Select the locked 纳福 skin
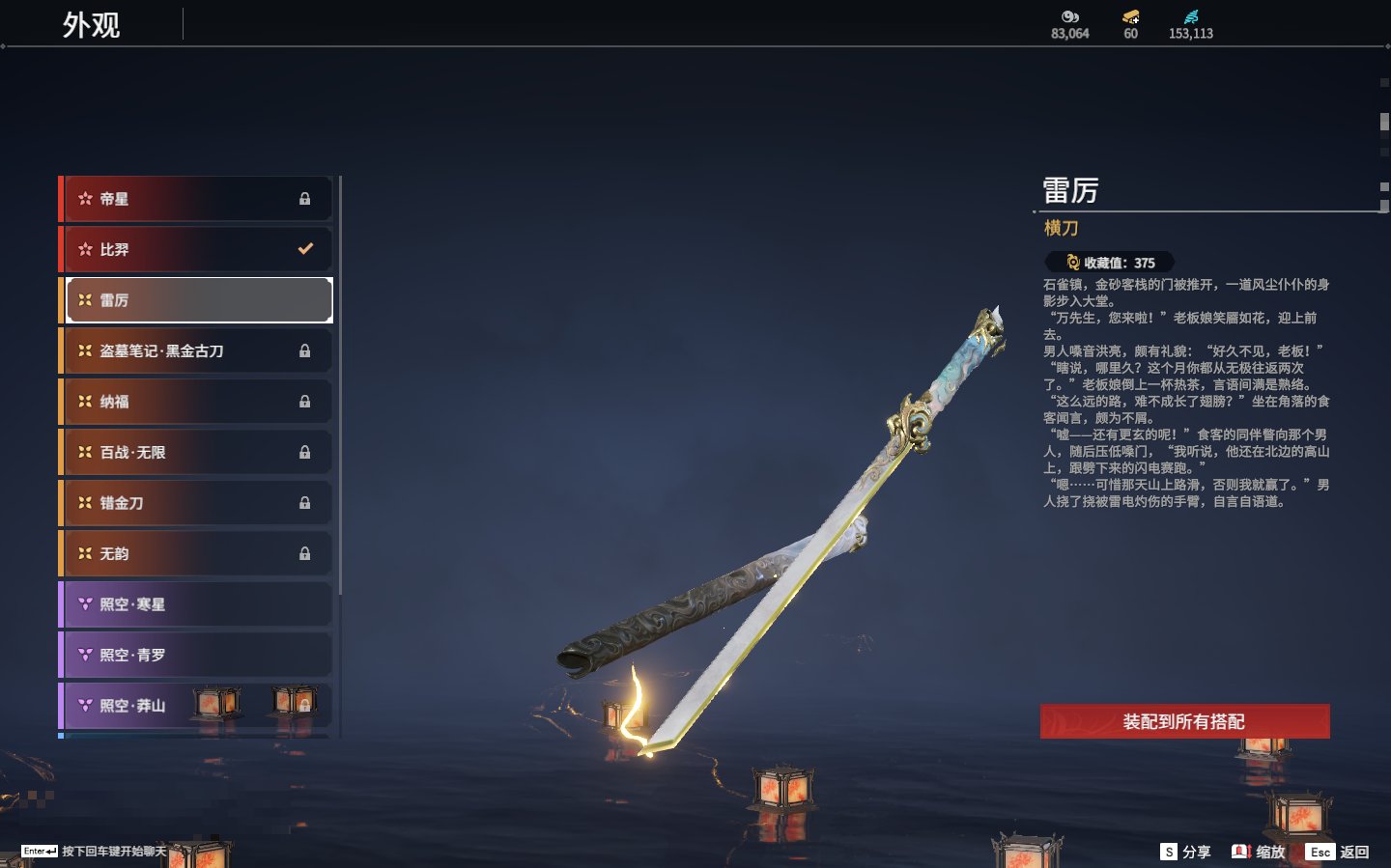This screenshot has width=1391, height=868. 197,402
